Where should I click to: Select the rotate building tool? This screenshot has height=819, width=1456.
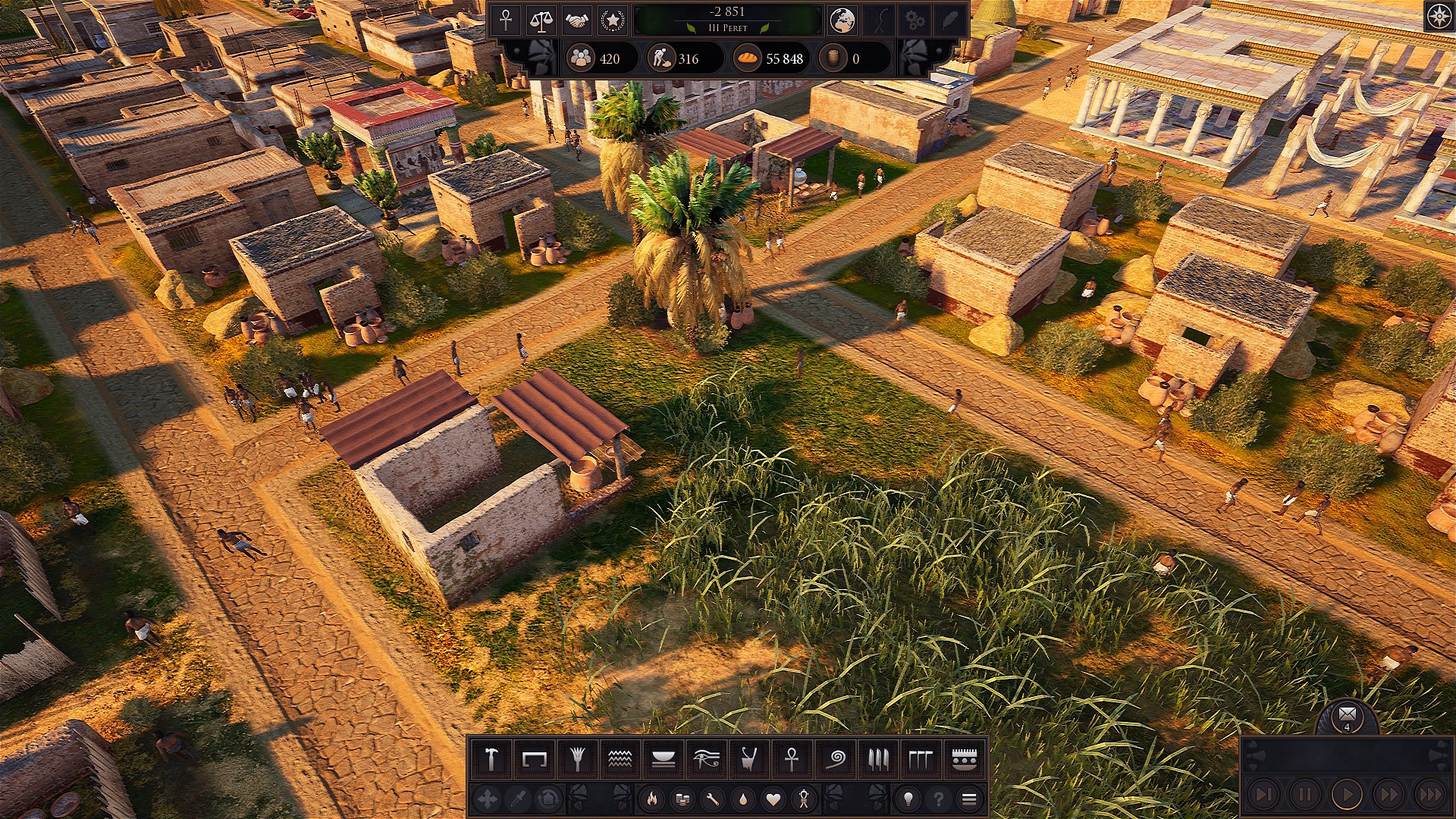(549, 799)
